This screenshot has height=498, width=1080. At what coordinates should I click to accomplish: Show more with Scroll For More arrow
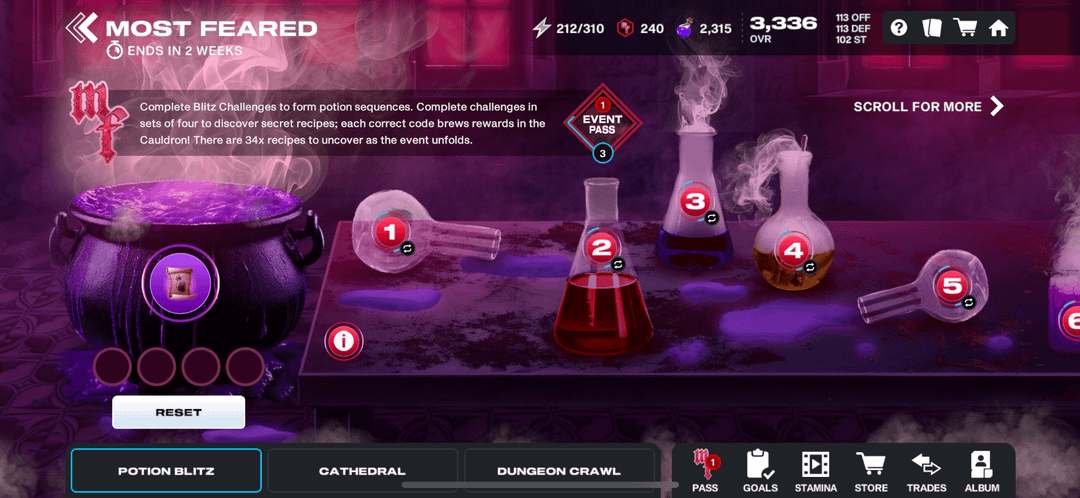coord(996,106)
